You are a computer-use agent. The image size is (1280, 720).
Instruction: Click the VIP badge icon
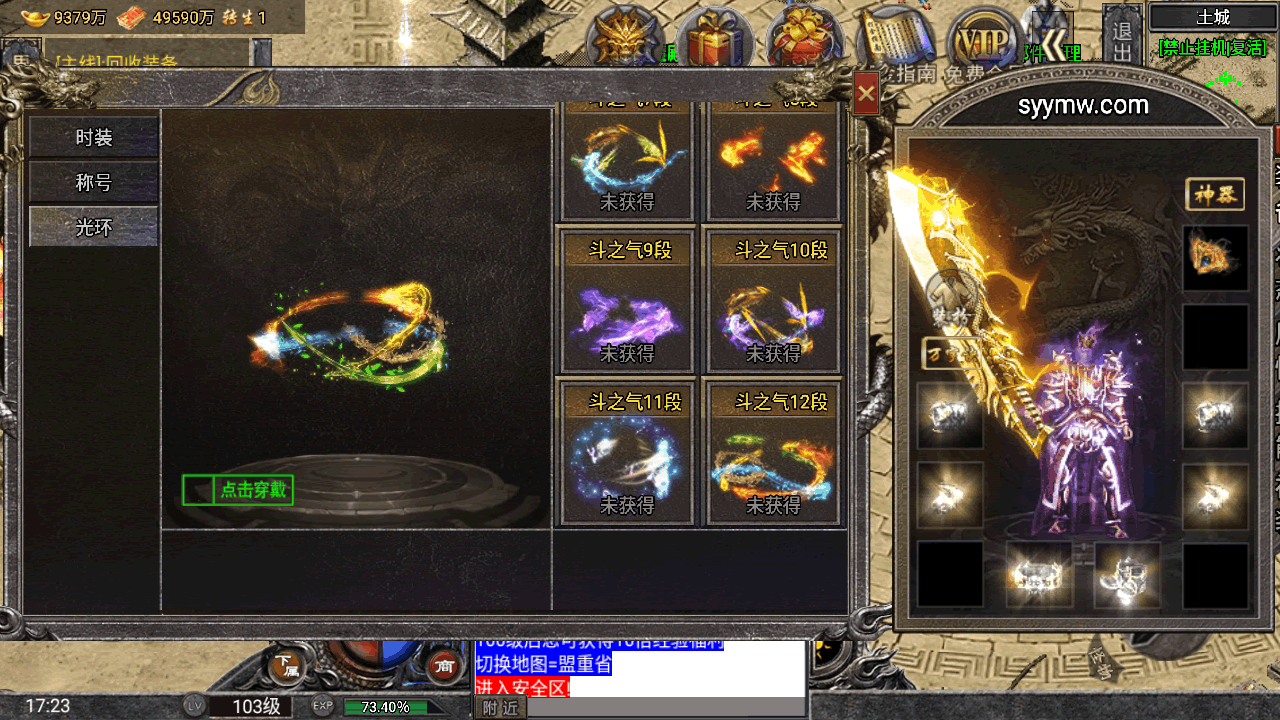click(x=984, y=40)
